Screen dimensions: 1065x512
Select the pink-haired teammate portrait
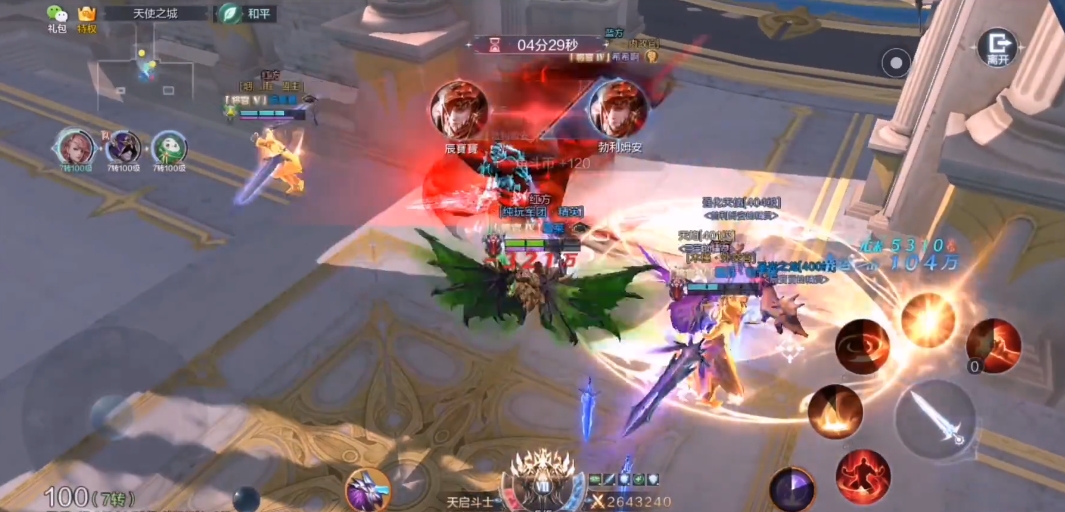(x=75, y=148)
